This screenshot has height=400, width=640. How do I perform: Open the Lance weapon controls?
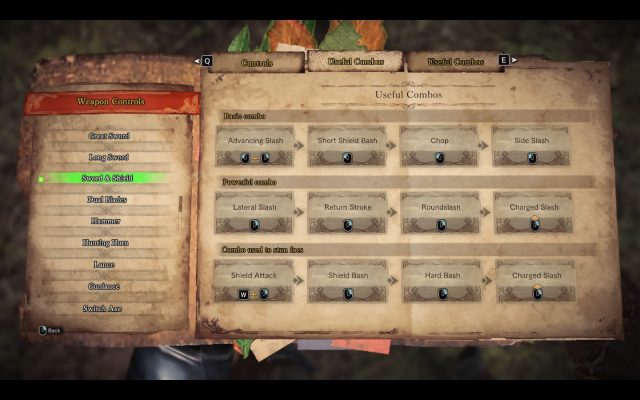tap(107, 264)
